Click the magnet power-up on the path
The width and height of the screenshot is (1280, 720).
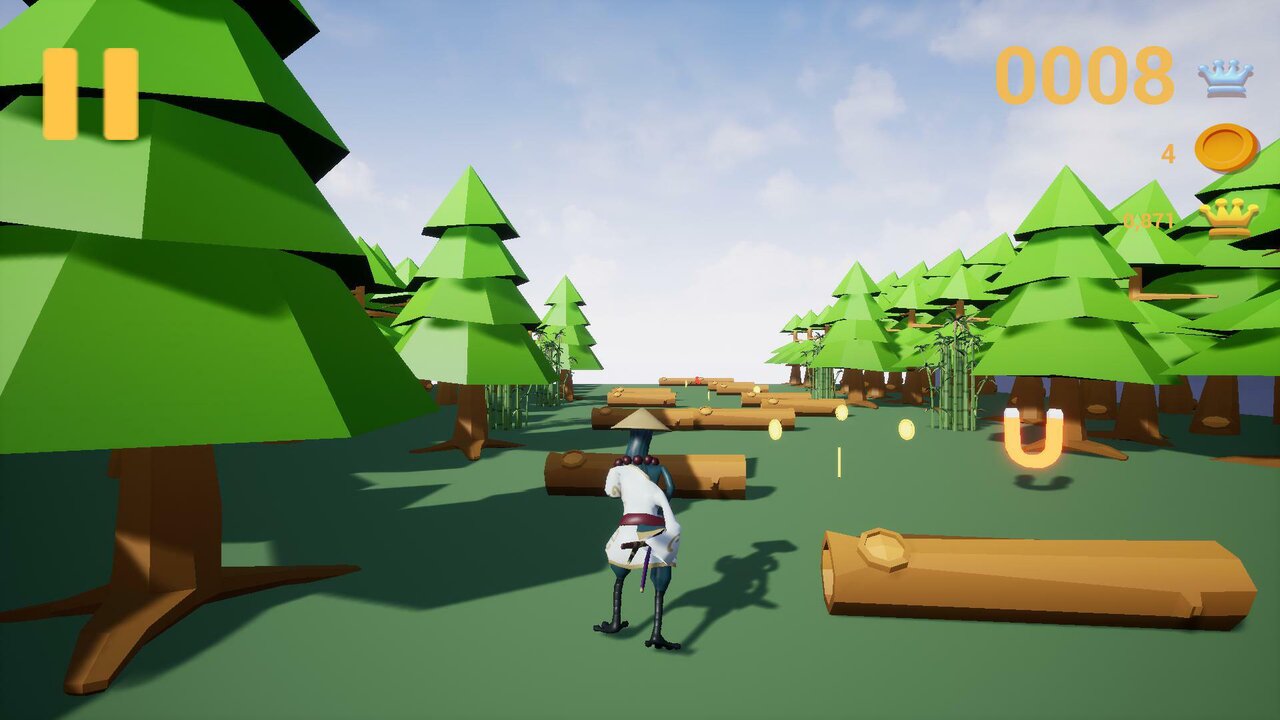[1034, 440]
